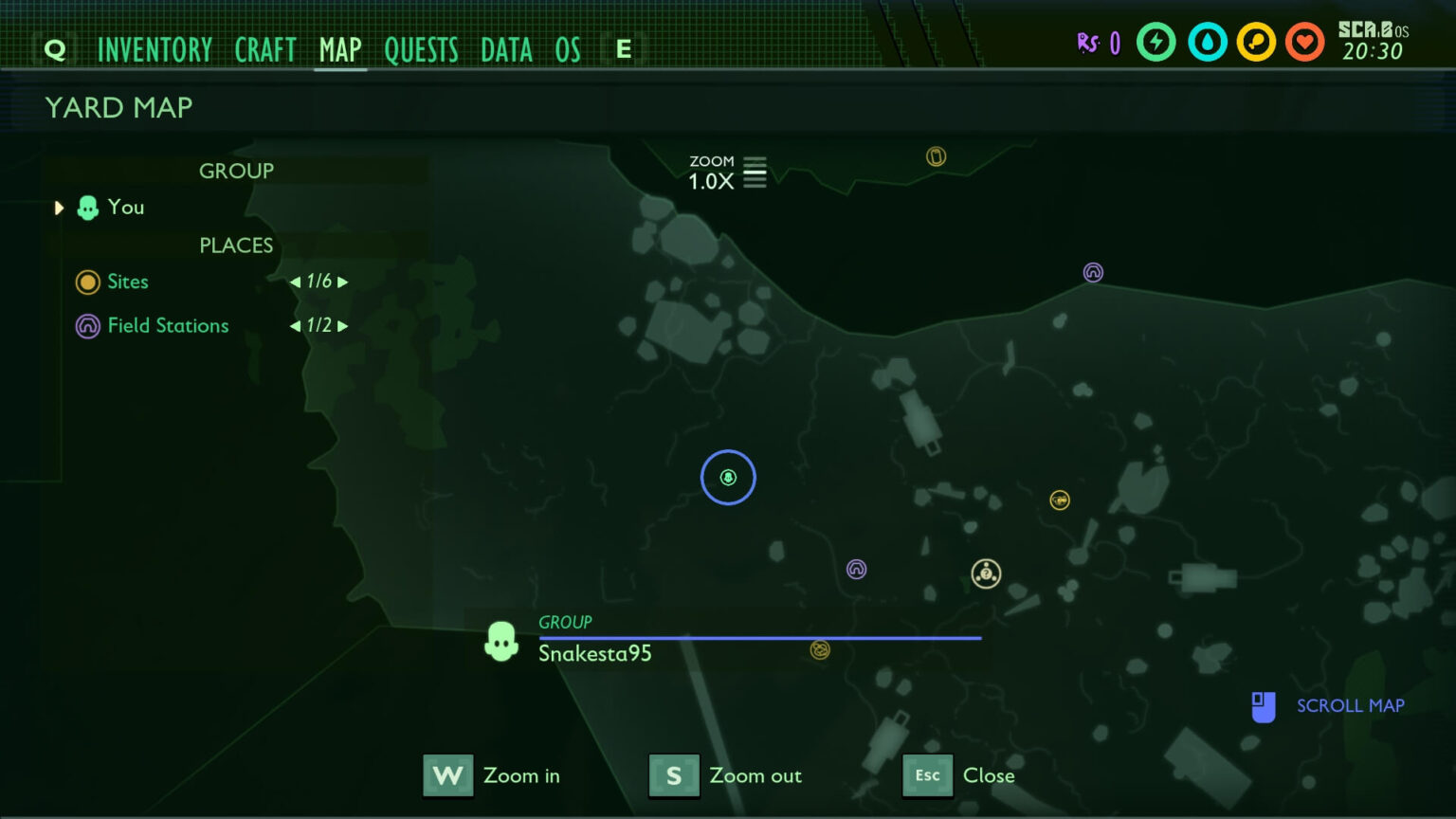This screenshot has width=1456, height=819.
Task: Open the INVENTORY tab
Action: pyautogui.click(x=155, y=49)
